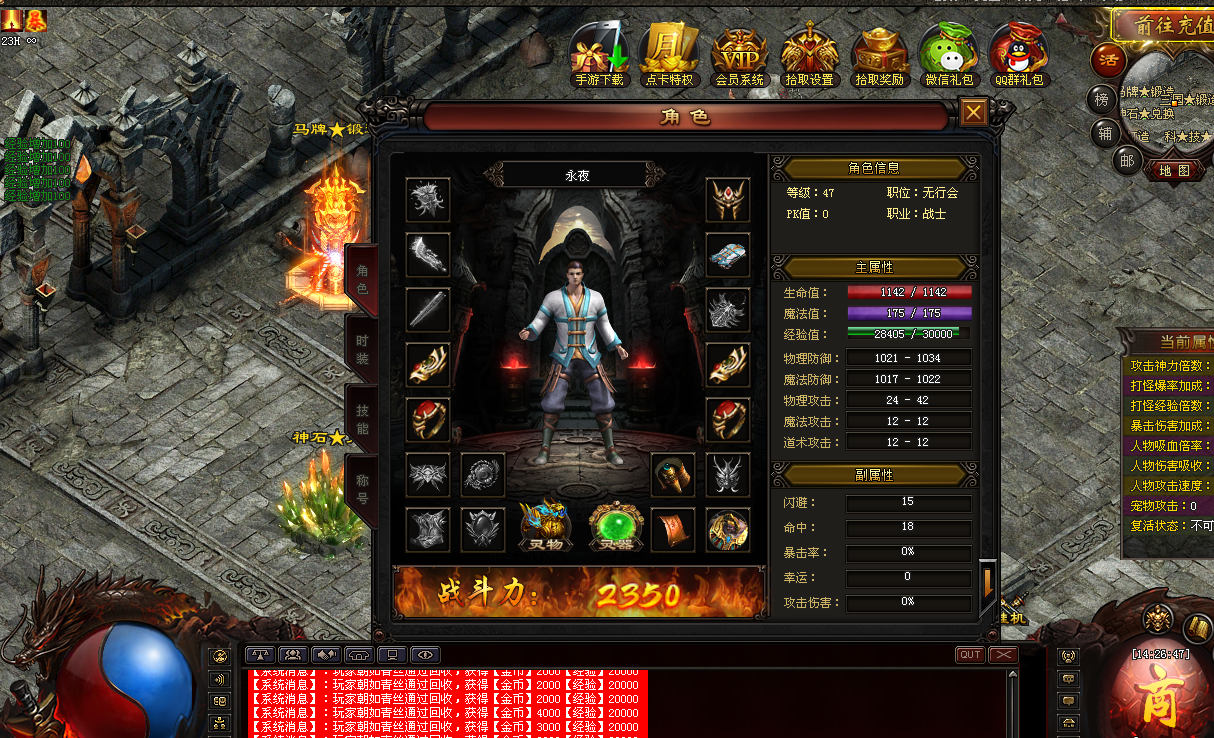1214x738 pixels.
Task: Open the 会员系统 VIP icon
Action: (739, 55)
